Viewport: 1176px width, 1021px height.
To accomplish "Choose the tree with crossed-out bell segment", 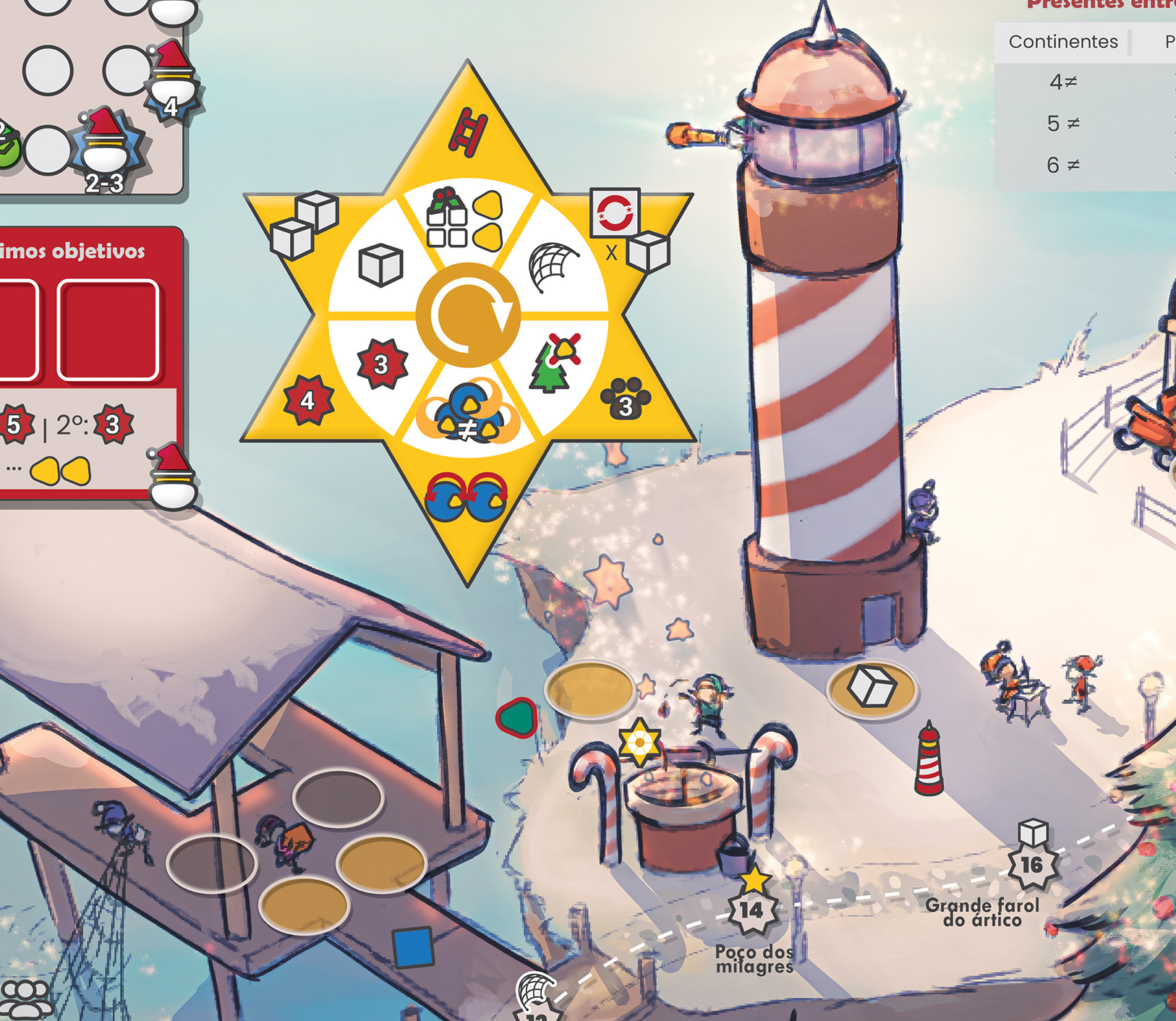I will click(554, 363).
